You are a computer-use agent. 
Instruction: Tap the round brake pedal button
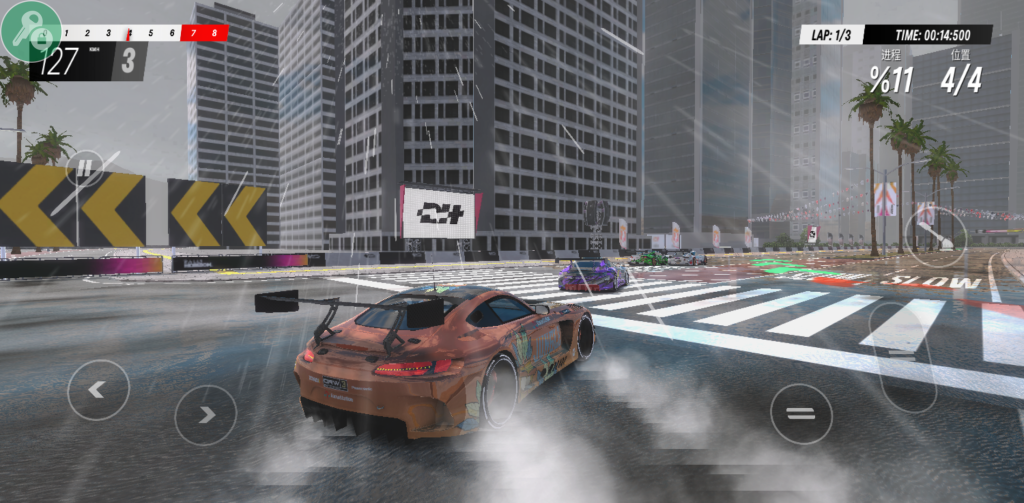801,414
